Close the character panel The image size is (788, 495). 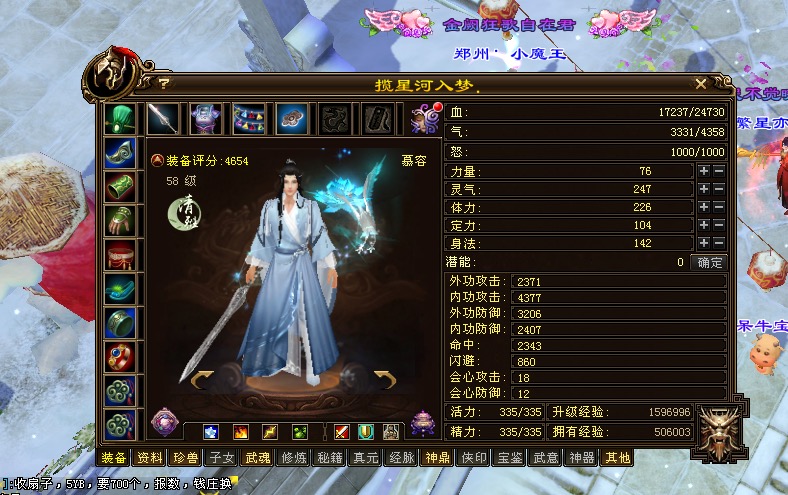[x=701, y=84]
